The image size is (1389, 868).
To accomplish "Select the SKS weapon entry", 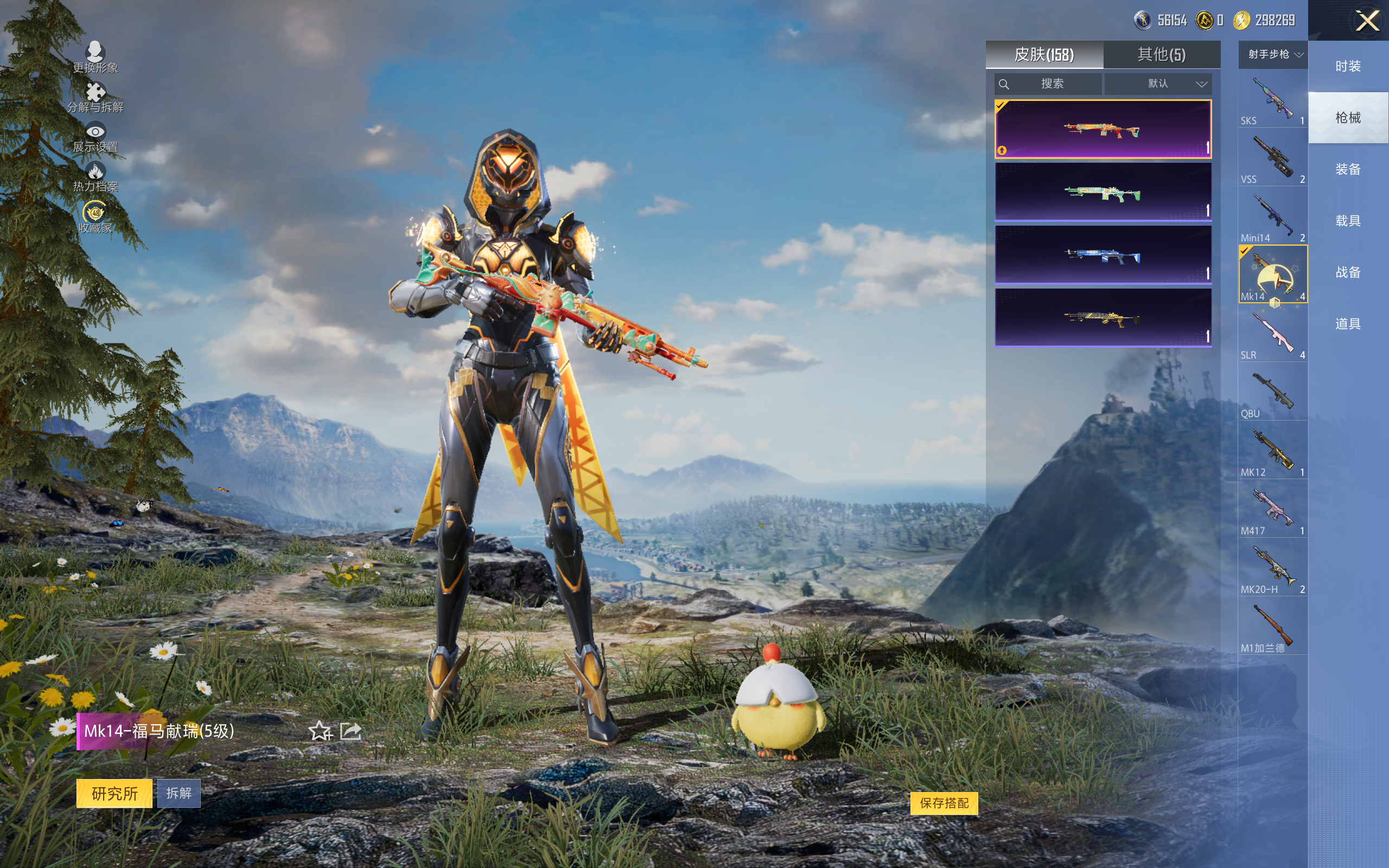I will [x=1272, y=99].
